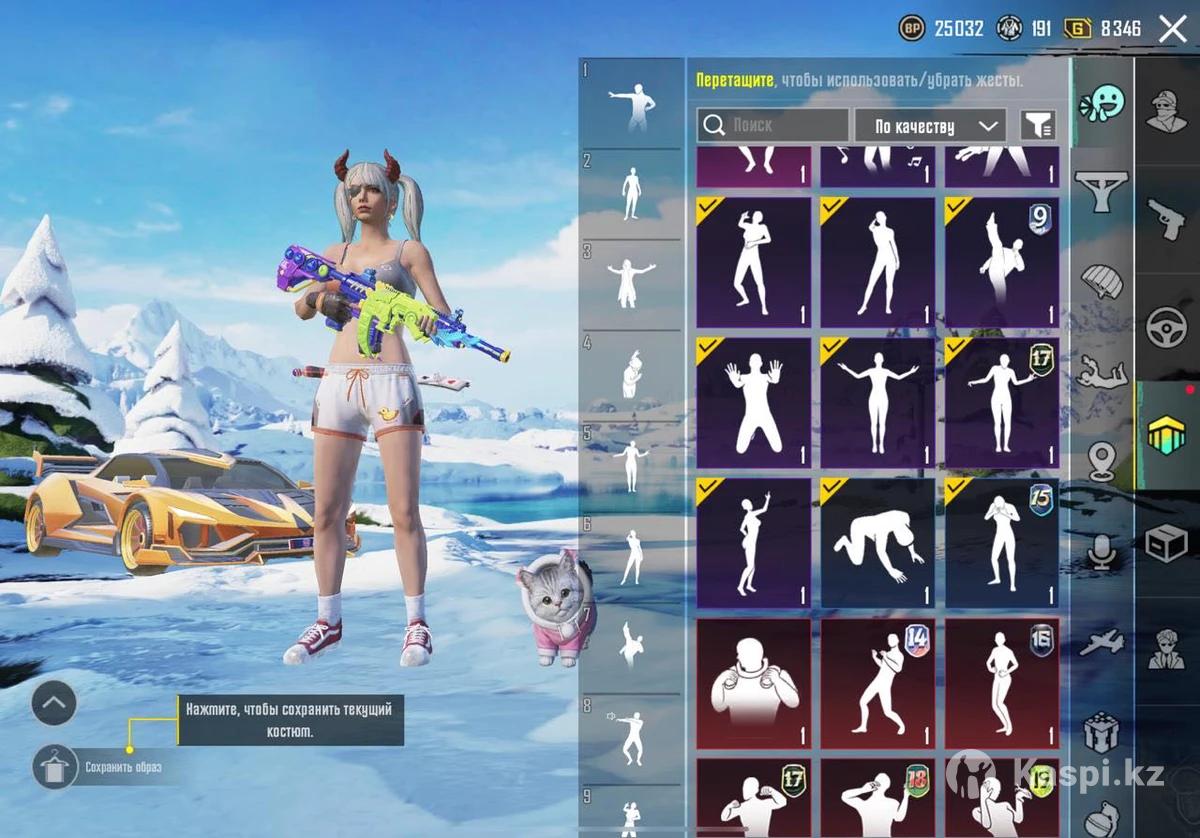Switch to the vehicle steering wheel tab

point(1167,326)
